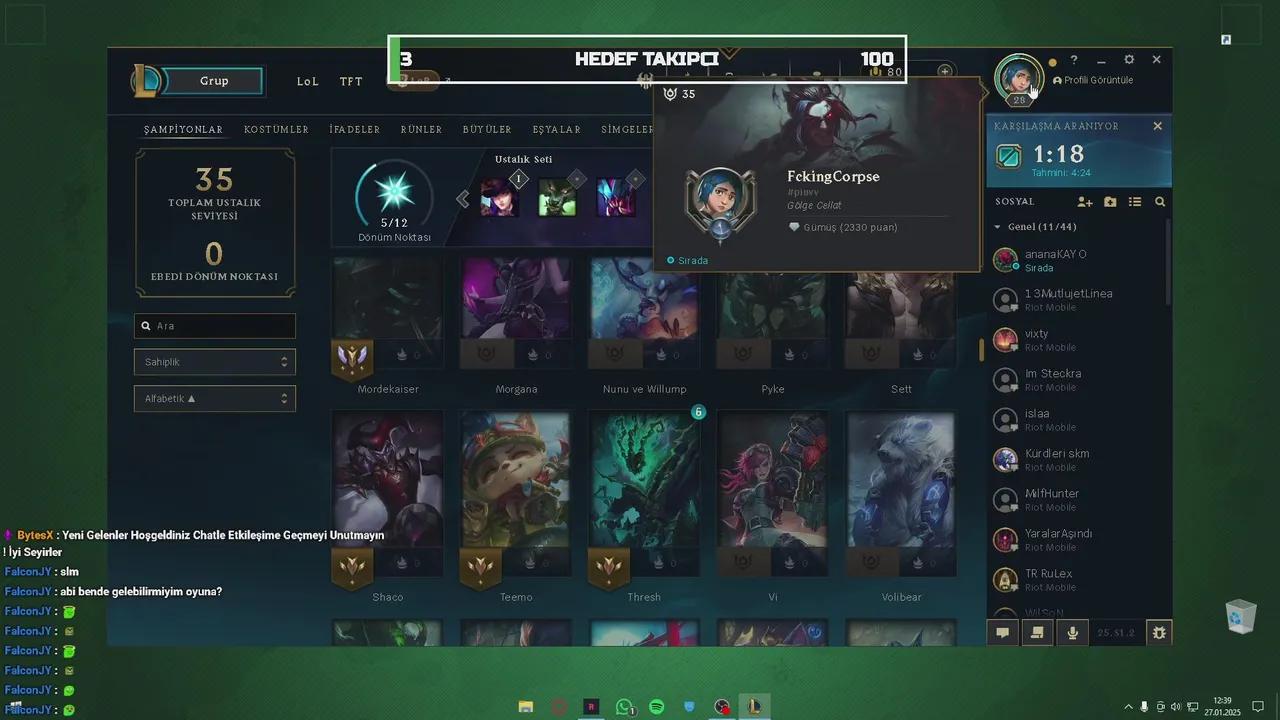
Task: Select the RÜNLER menu item
Action: point(421,129)
